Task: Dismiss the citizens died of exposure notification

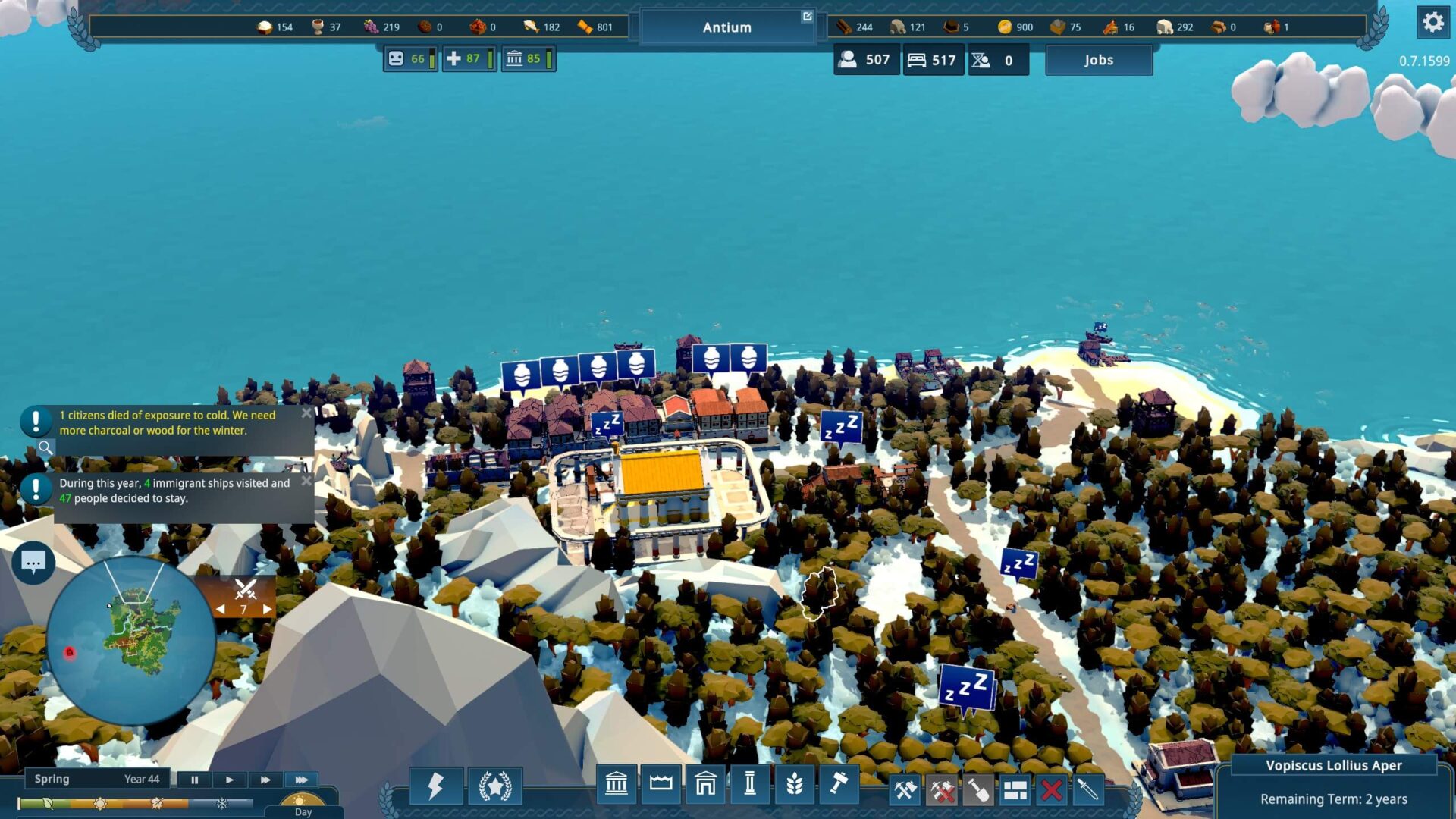Action: coord(306,413)
